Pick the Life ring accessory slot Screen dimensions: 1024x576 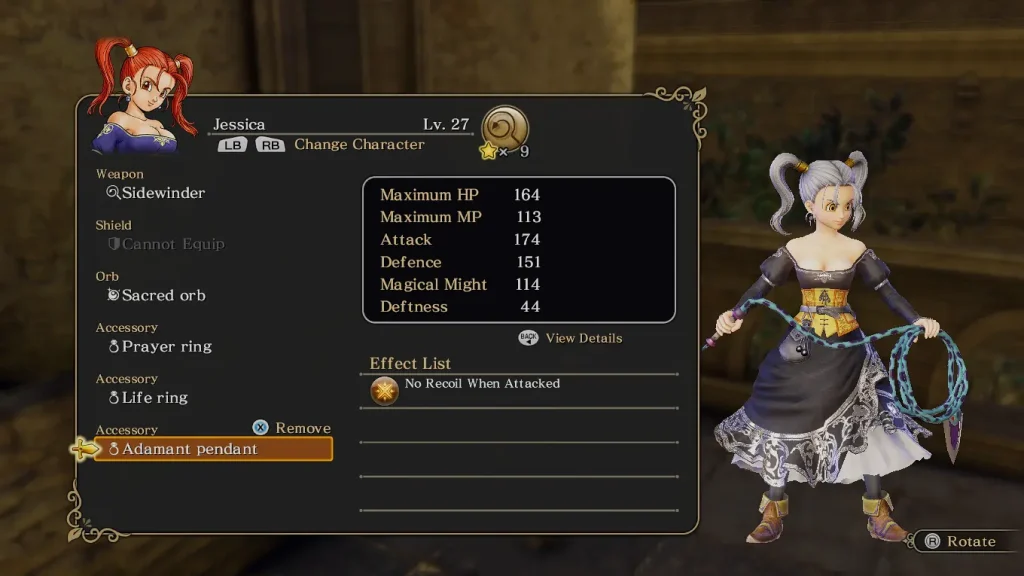pos(155,398)
